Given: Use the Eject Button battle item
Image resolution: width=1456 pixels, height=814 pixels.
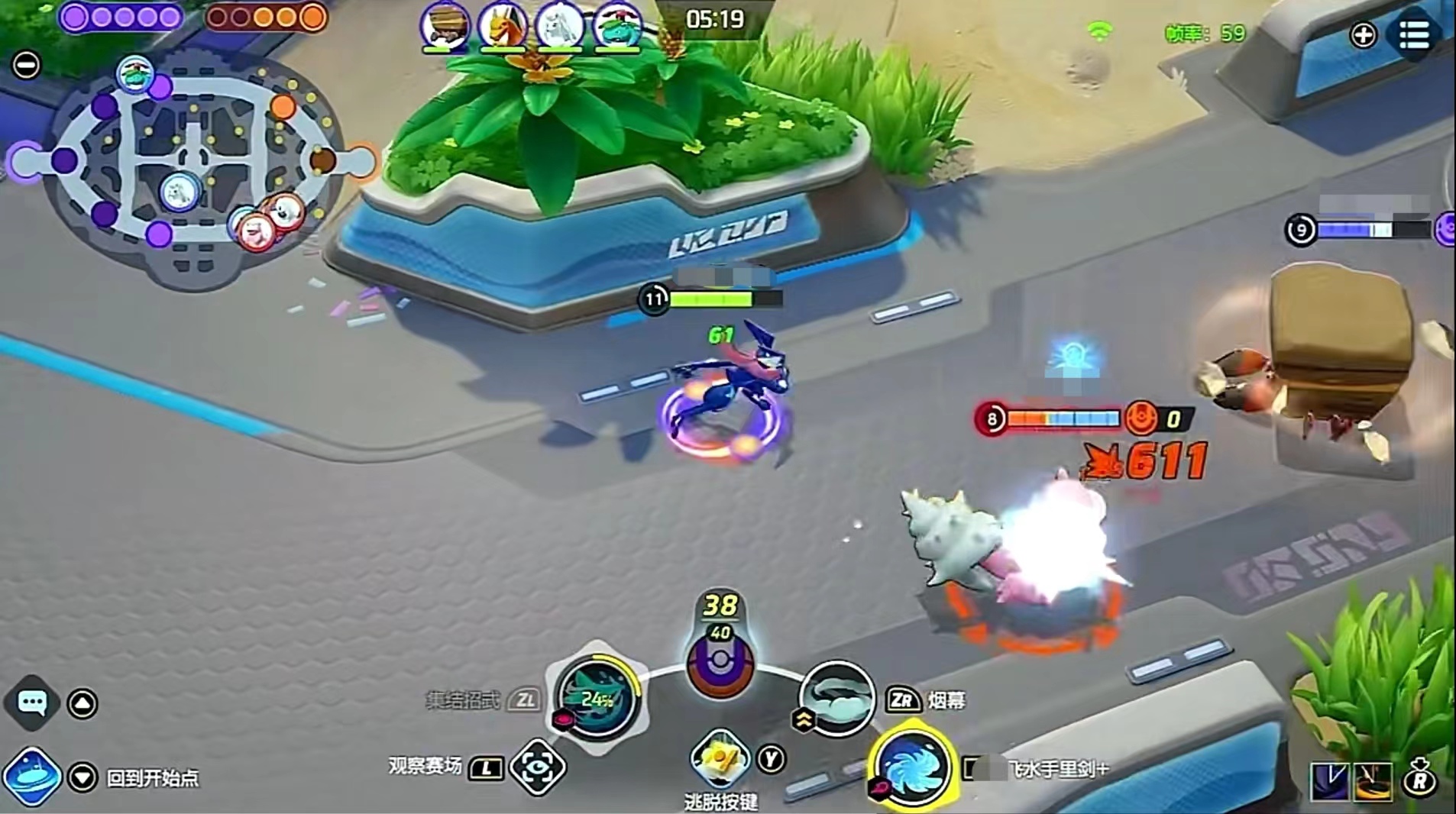Looking at the screenshot, I should [719, 760].
